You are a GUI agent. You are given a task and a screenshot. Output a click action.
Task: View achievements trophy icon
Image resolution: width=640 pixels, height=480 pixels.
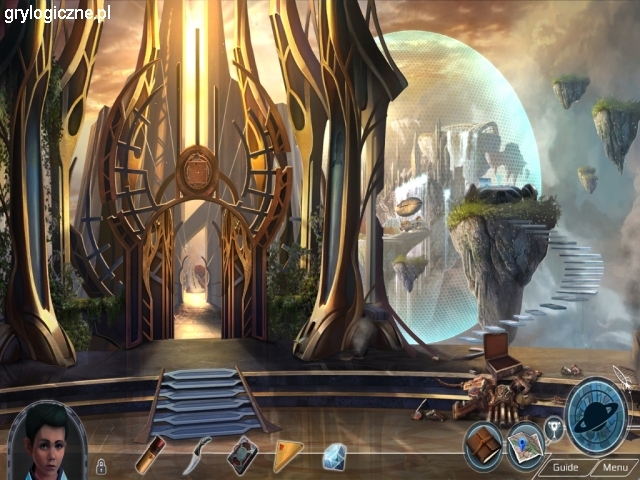coord(553,429)
